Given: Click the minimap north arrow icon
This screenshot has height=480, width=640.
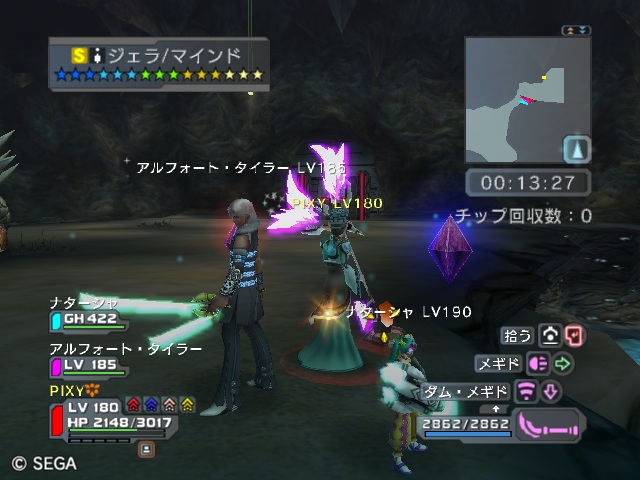Looking at the screenshot, I should coord(577,150).
